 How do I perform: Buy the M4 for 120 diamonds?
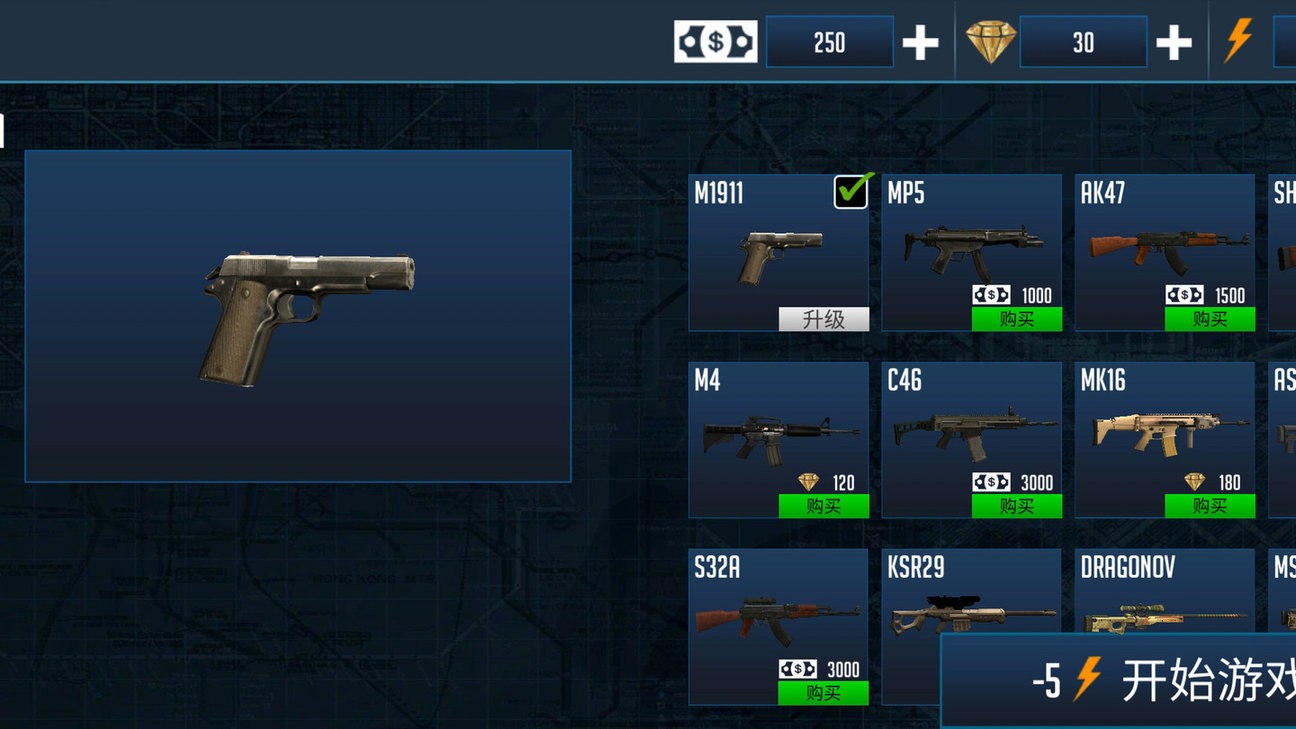823,506
